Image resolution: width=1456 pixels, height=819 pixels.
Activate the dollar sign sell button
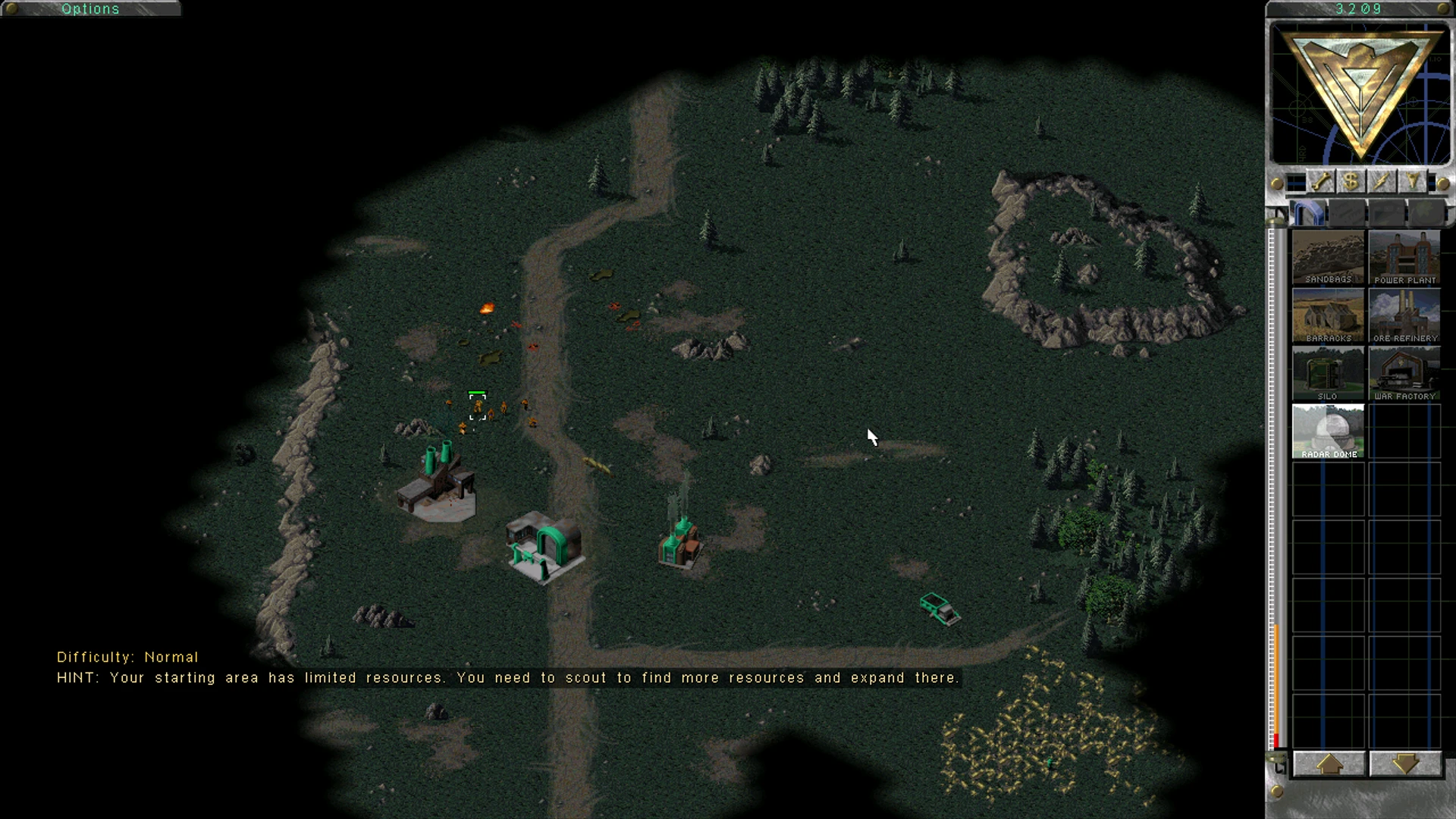(1351, 182)
